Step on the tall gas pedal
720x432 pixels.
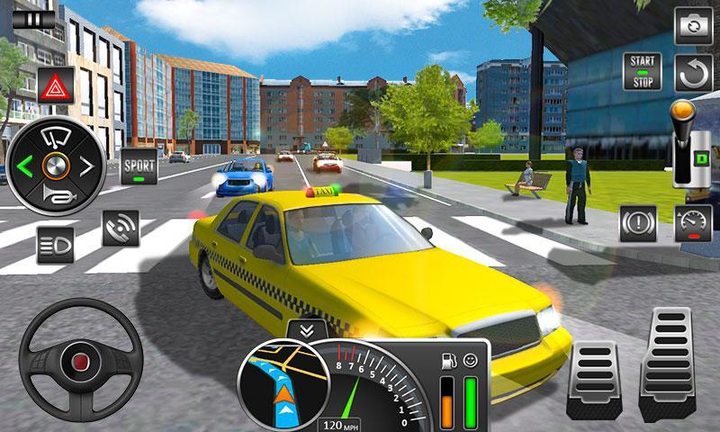coord(667,364)
